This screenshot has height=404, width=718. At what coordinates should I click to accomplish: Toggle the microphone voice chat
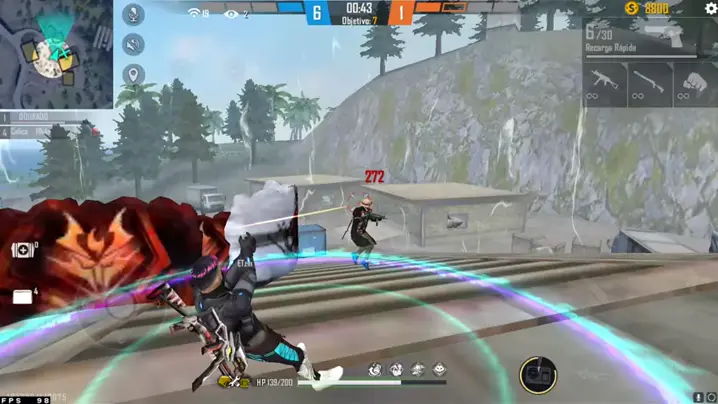coord(133,15)
